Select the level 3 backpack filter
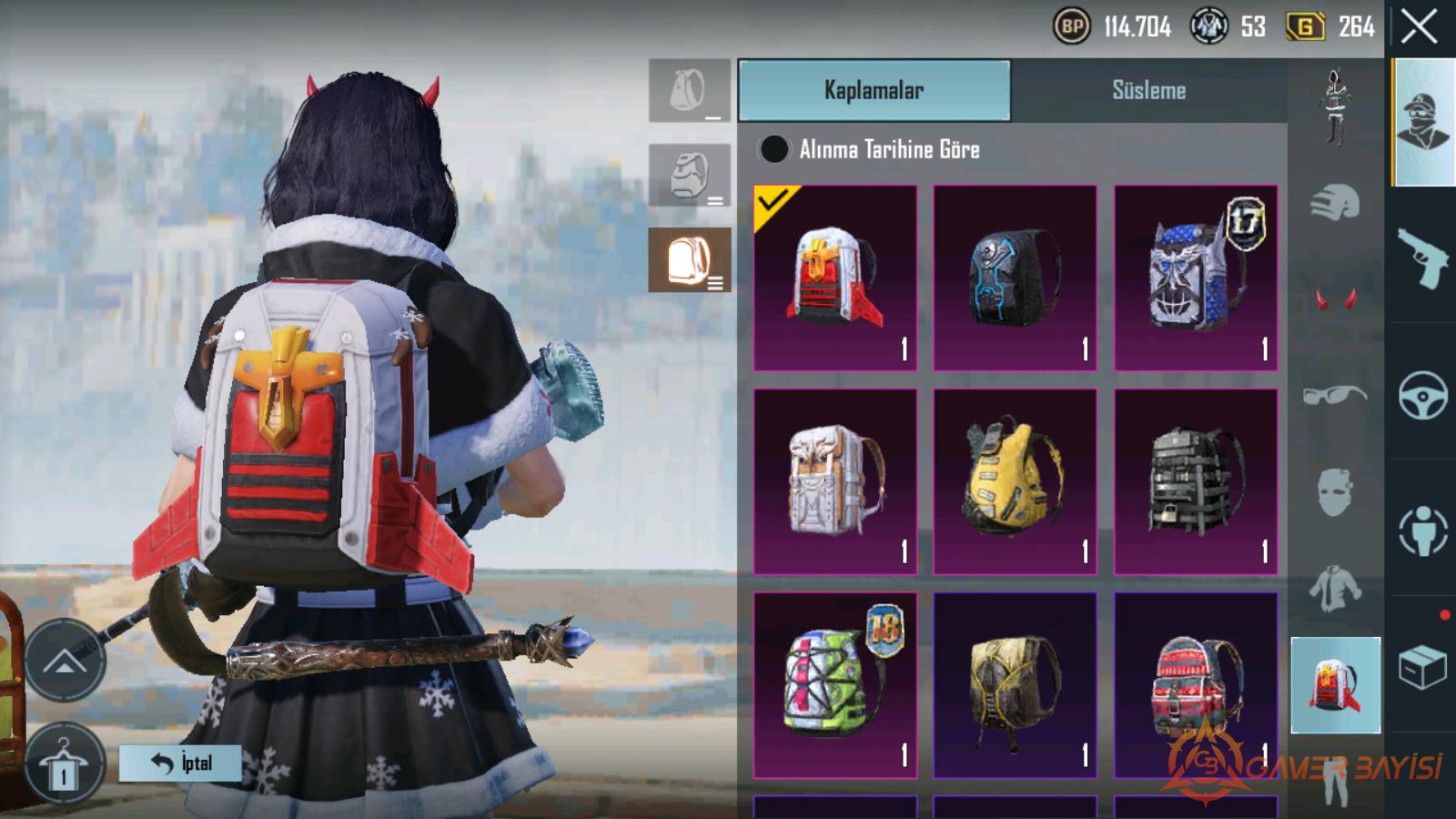The height and width of the screenshot is (819, 1456). pos(690,260)
